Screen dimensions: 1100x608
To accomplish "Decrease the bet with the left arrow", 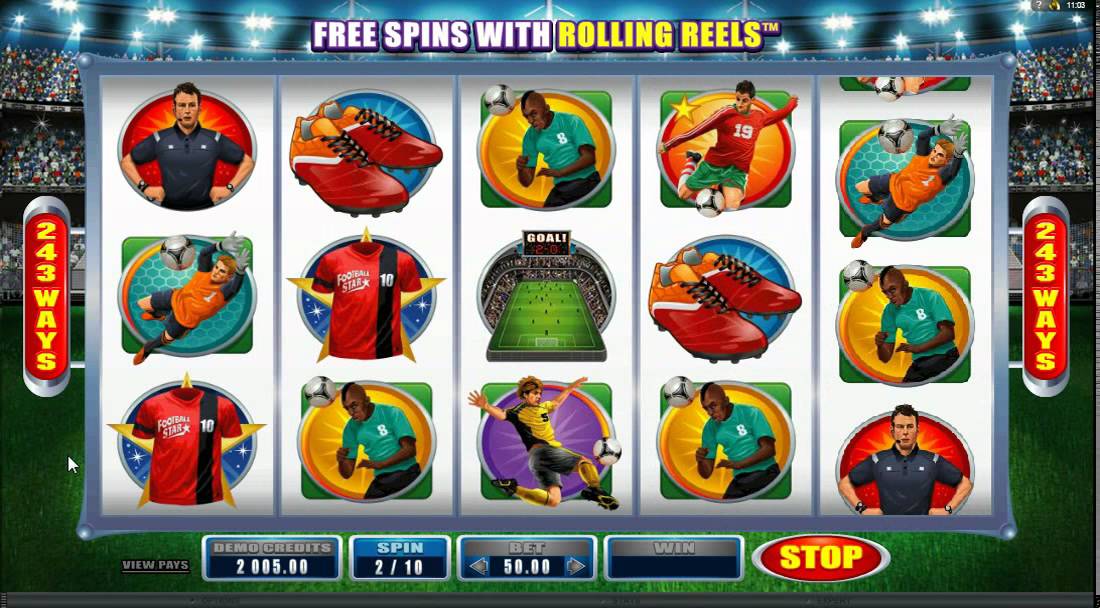I will point(479,567).
